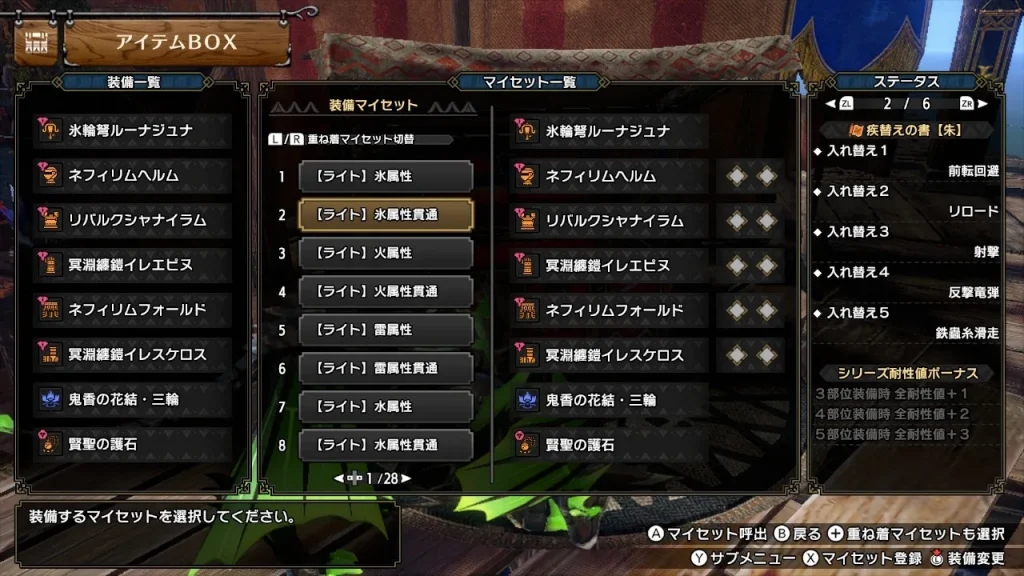The height and width of the screenshot is (576, 1024).
Task: Select loadout 7 【ライト】水属性
Action: [x=385, y=407]
